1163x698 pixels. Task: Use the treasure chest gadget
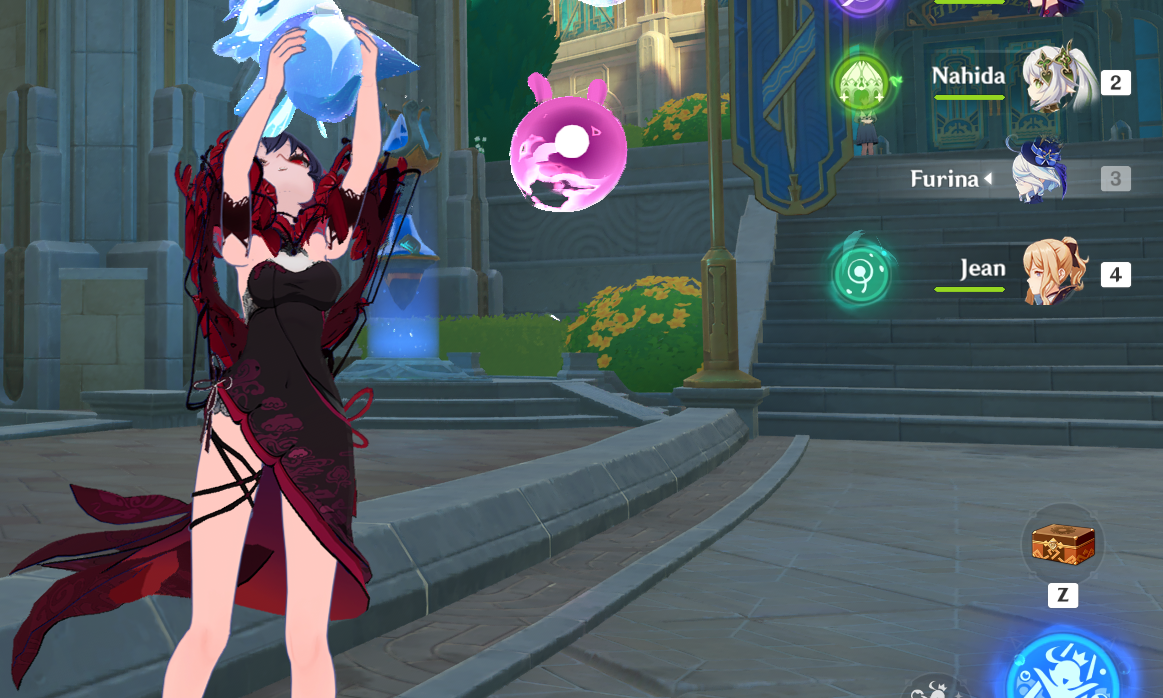coord(1063,545)
